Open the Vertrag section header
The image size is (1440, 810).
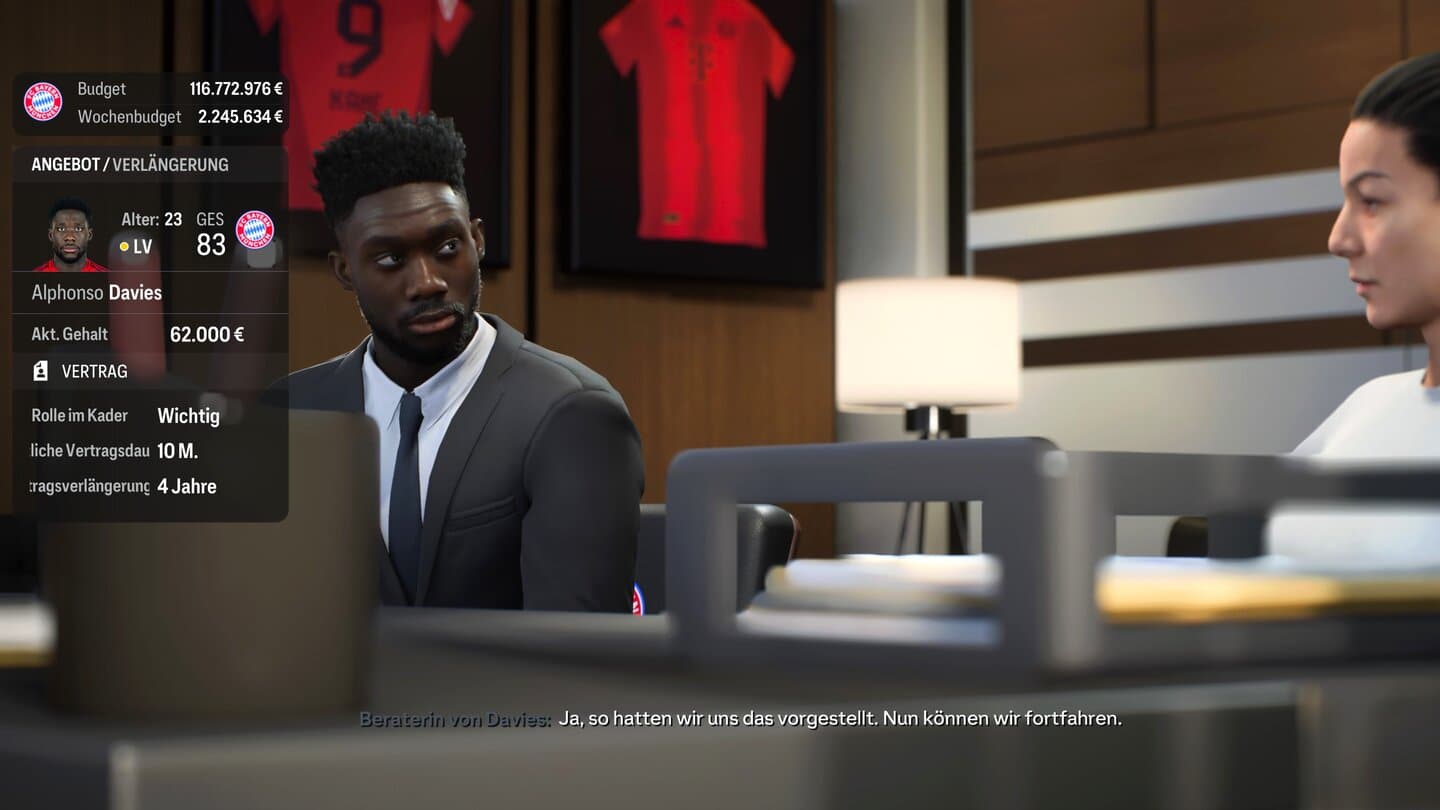click(x=94, y=371)
